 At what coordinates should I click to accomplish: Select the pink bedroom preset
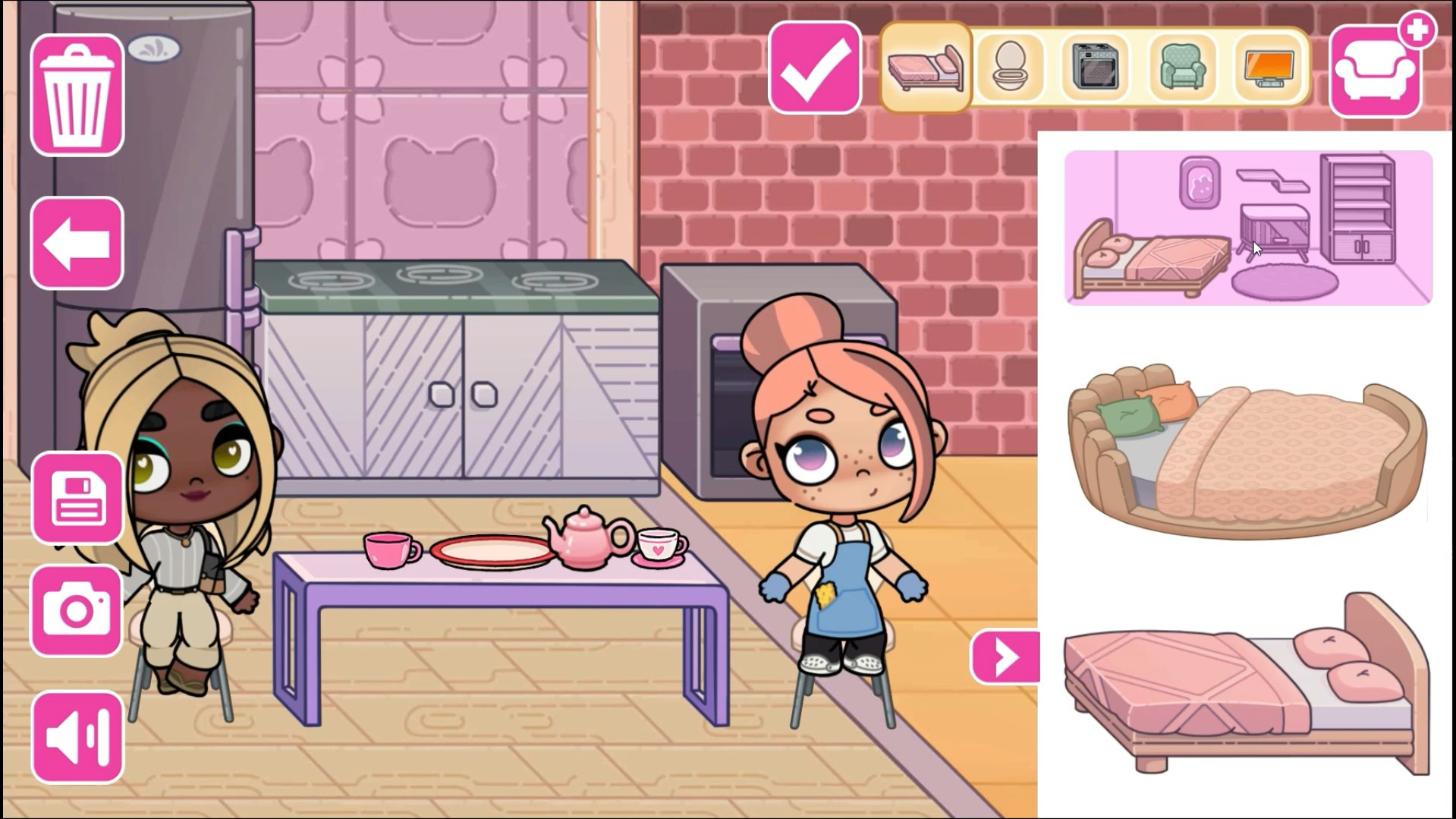[x=1247, y=228]
